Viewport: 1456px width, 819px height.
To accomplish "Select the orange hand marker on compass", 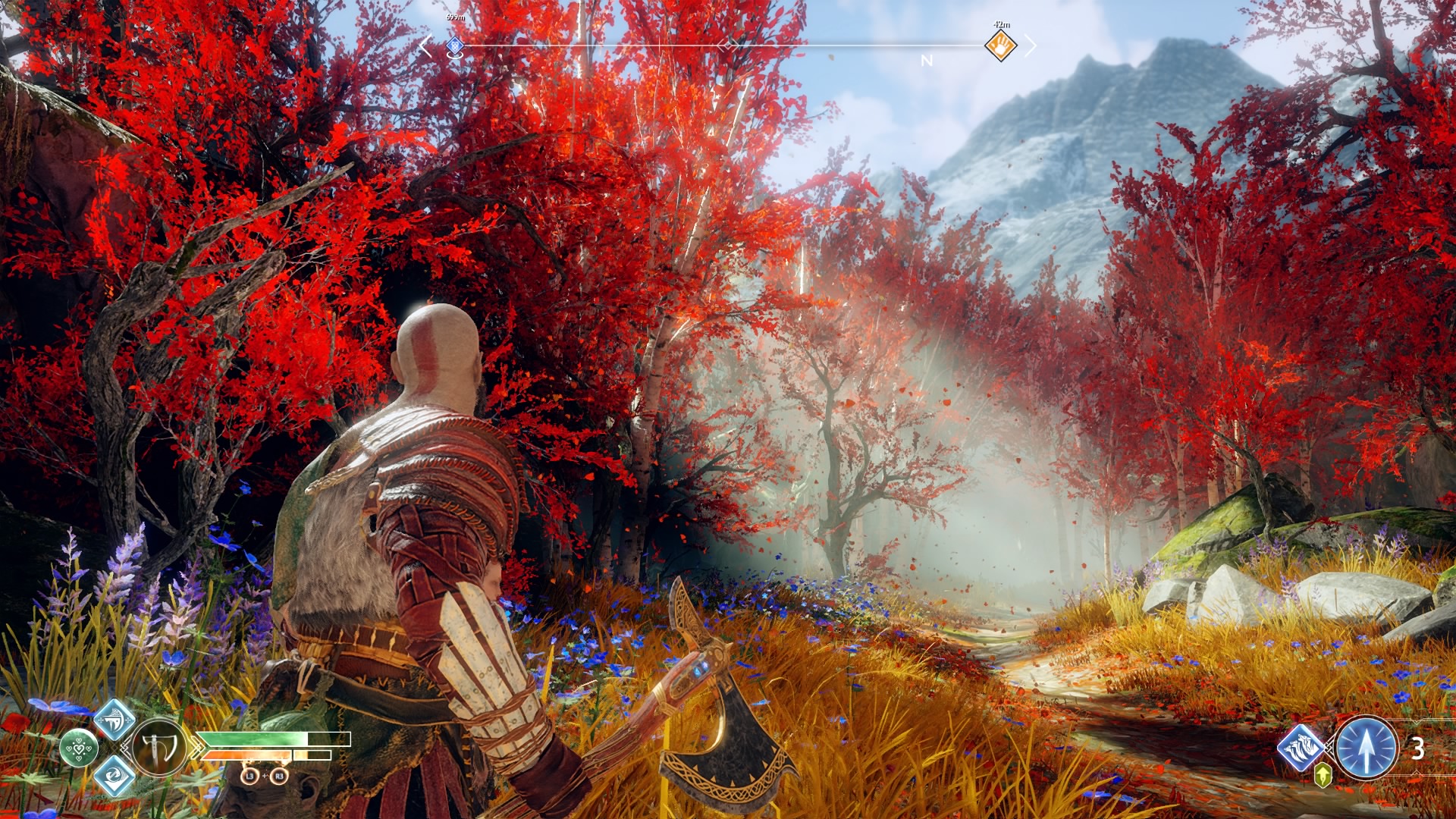I will click(x=1001, y=45).
